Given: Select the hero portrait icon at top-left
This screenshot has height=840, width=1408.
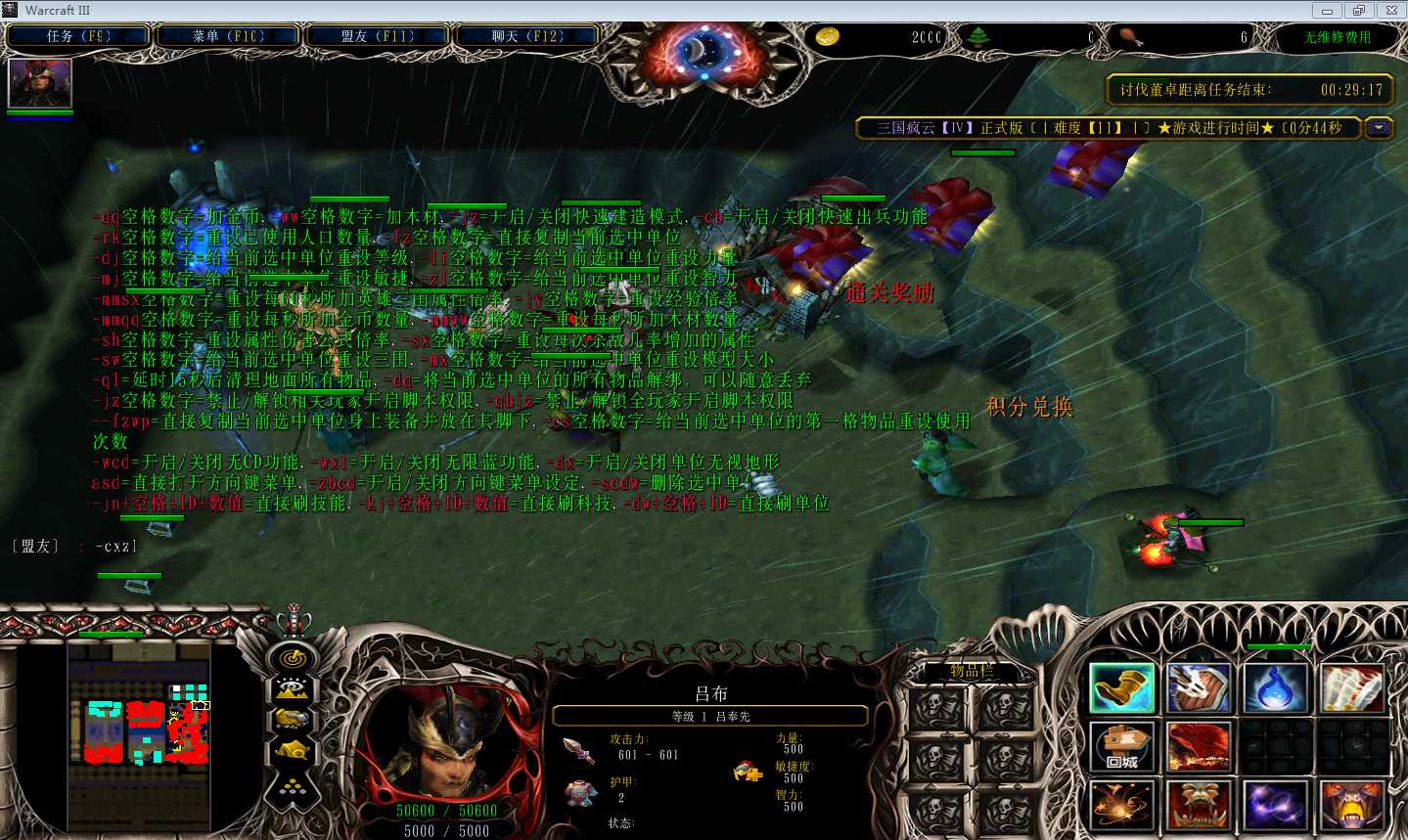Looking at the screenshot, I should (x=40, y=83).
